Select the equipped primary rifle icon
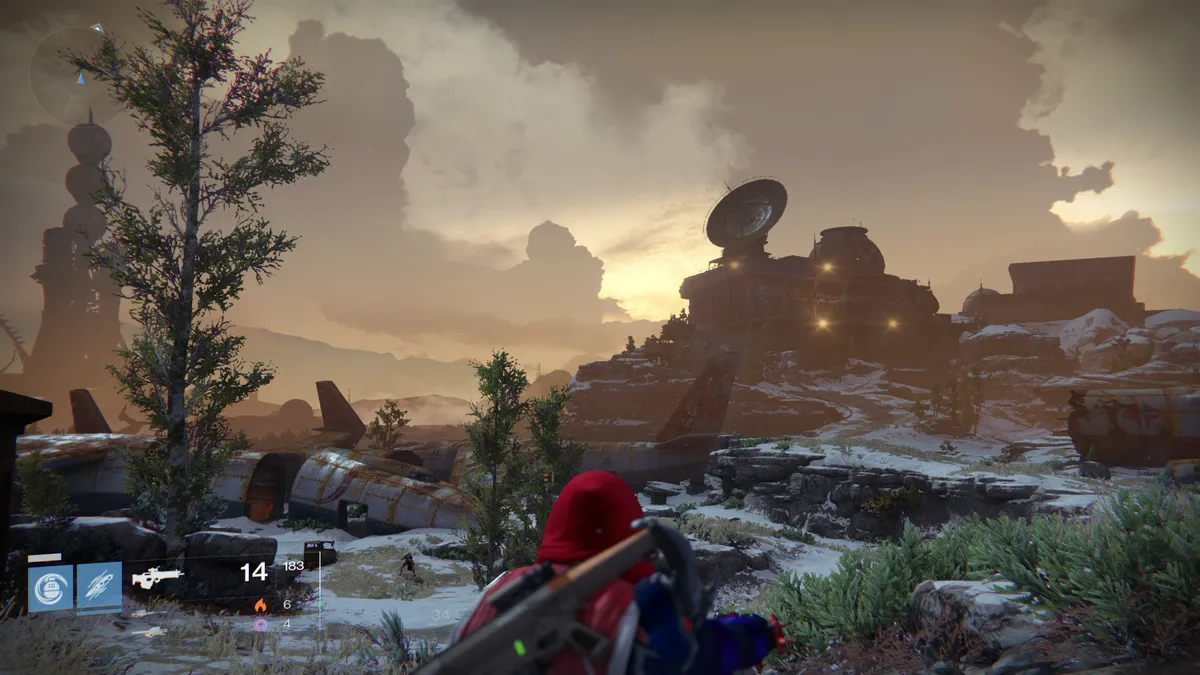The width and height of the screenshot is (1200, 675). (x=157, y=578)
